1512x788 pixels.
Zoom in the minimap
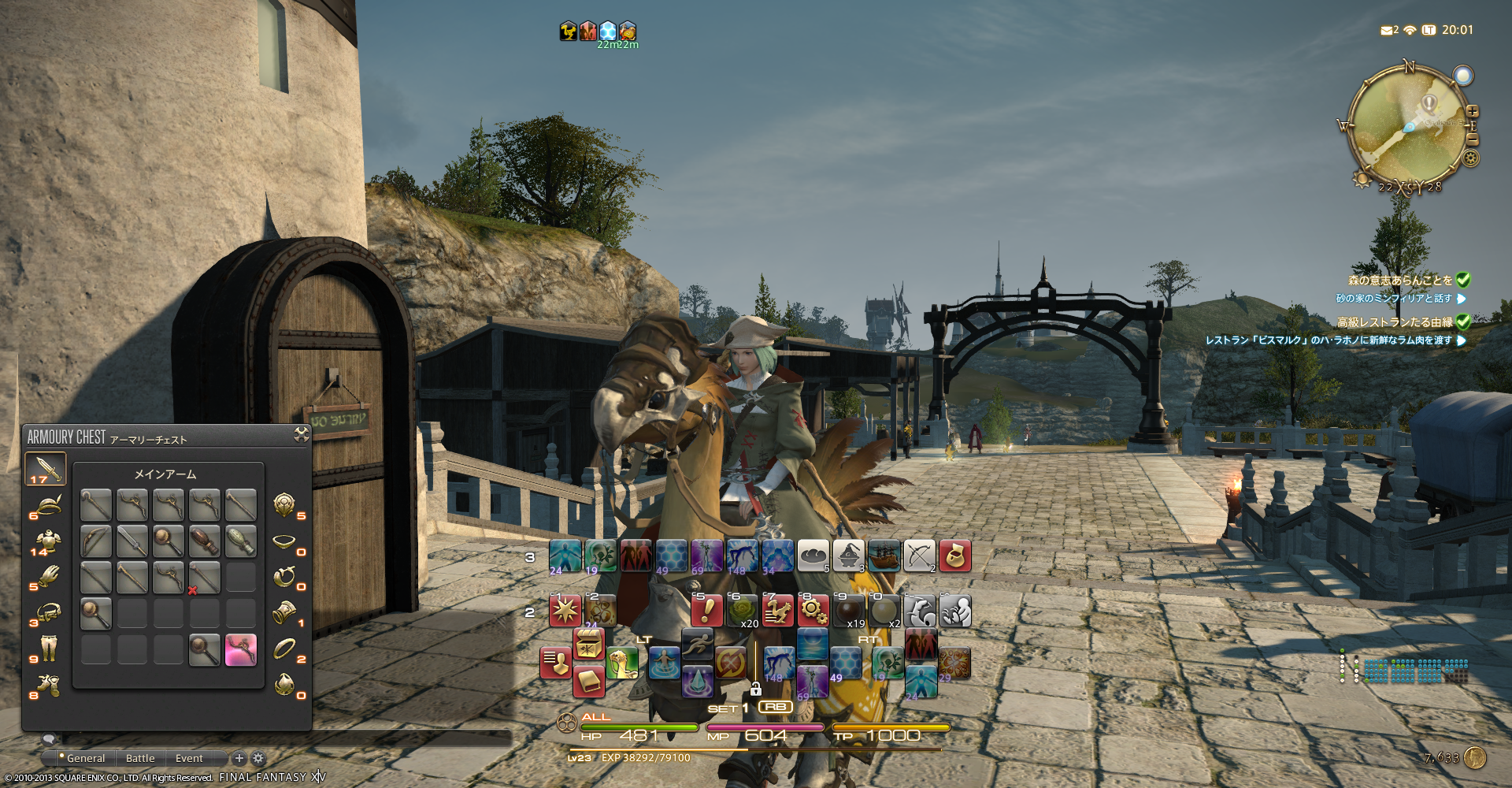click(1472, 112)
